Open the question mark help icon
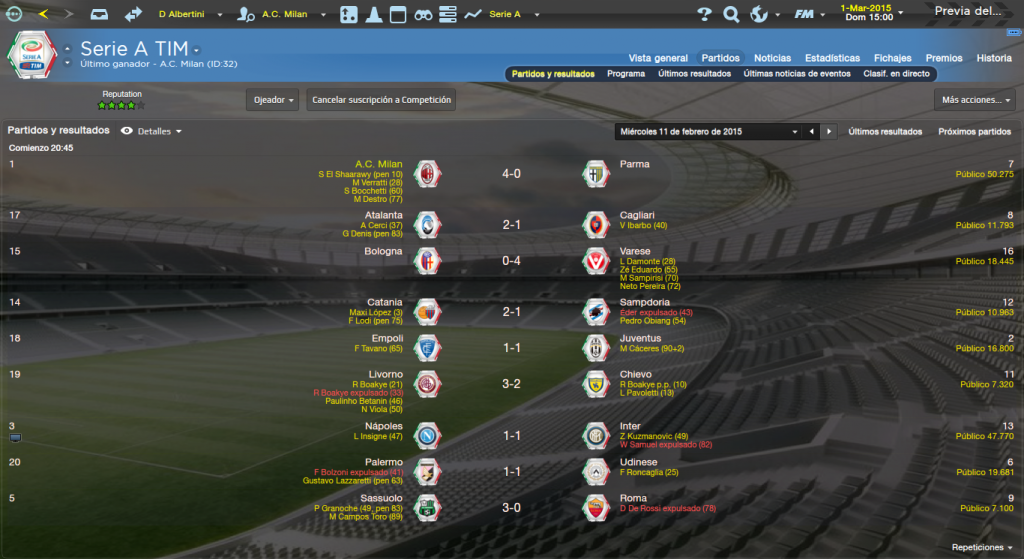This screenshot has width=1024, height=559. 704,14
